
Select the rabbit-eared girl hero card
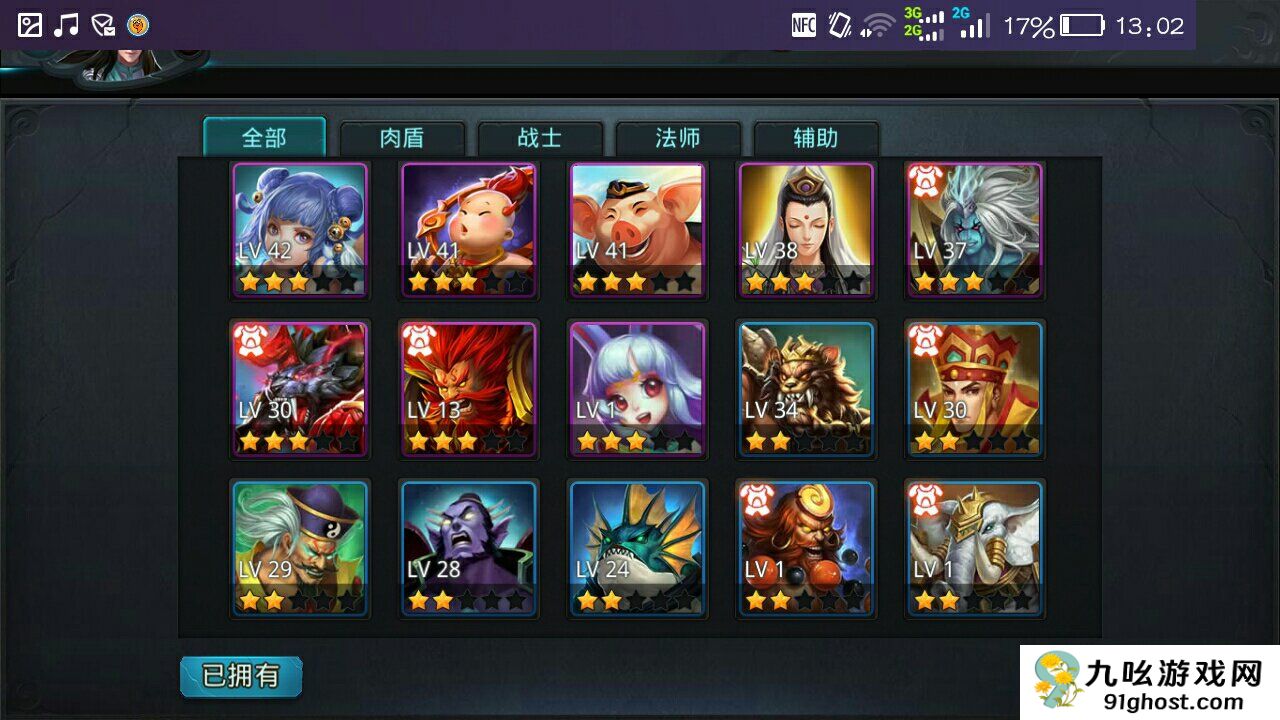[x=638, y=389]
